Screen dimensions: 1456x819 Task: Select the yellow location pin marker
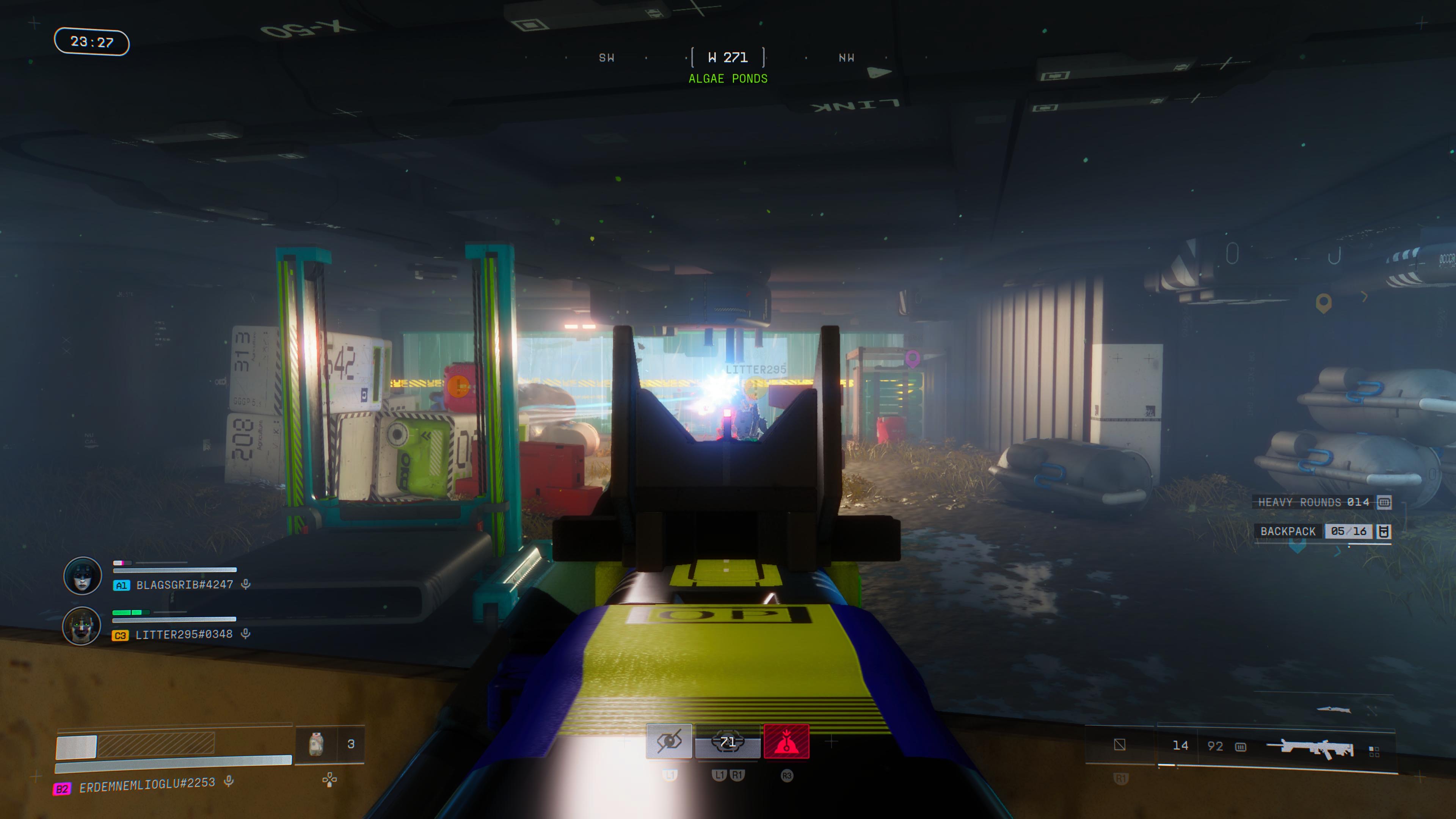click(x=1323, y=303)
